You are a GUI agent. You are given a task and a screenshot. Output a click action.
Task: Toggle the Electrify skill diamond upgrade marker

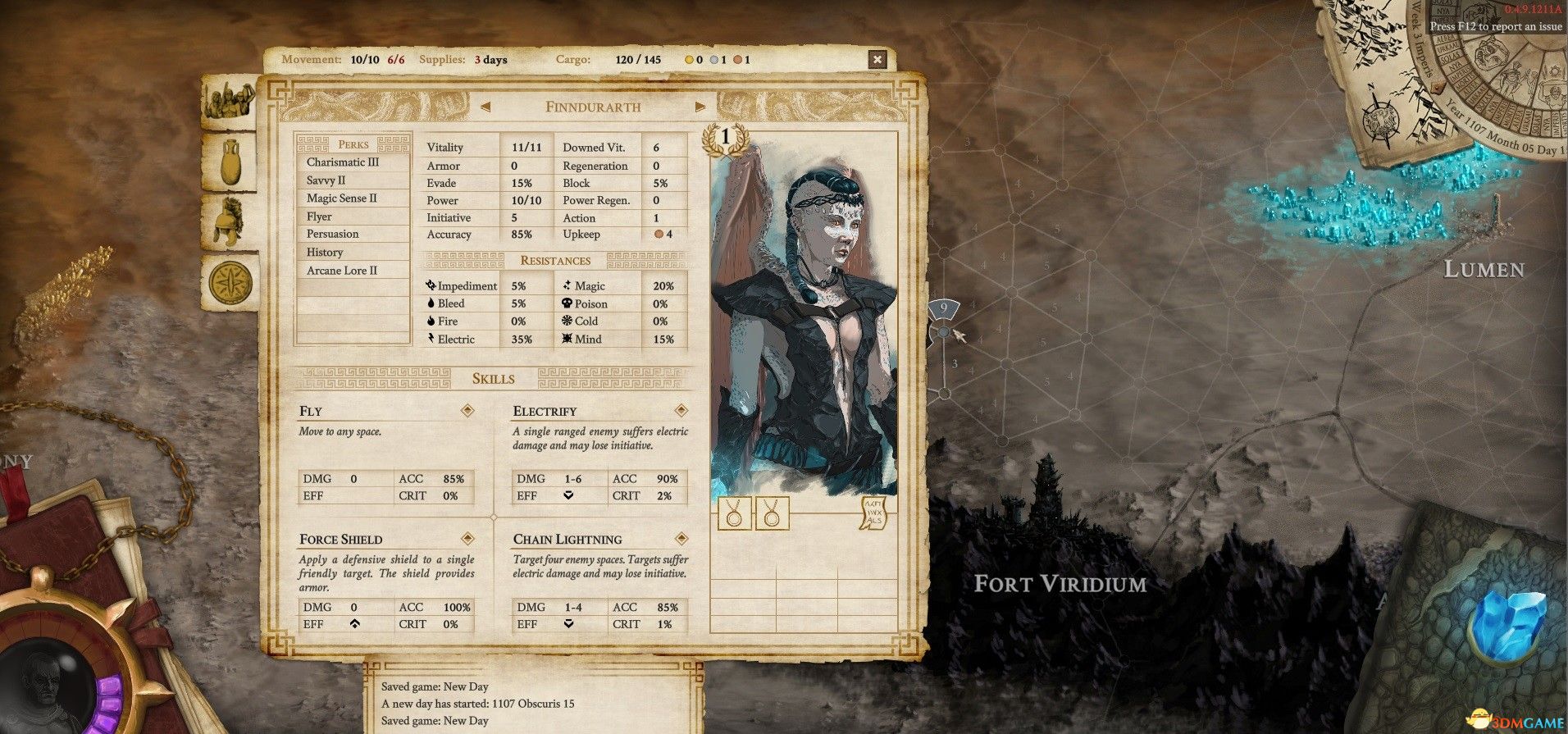coord(681,408)
